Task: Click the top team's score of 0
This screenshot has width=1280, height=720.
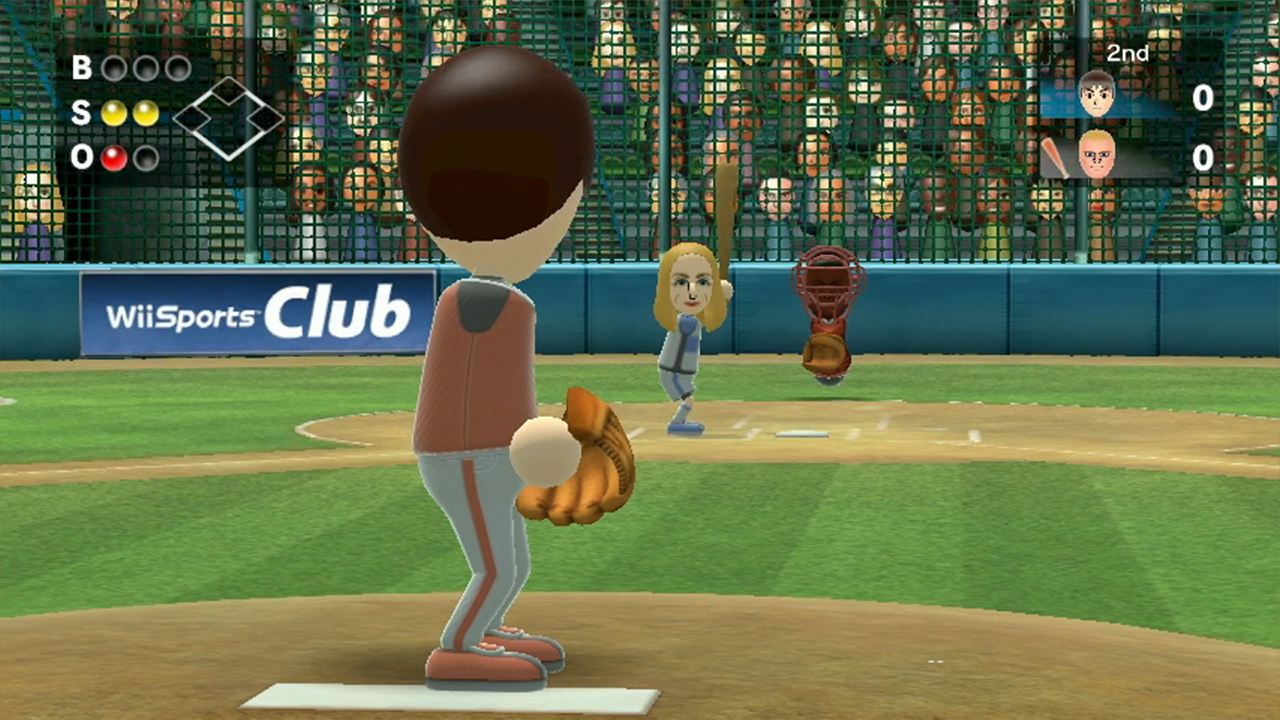Action: pyautogui.click(x=1202, y=97)
